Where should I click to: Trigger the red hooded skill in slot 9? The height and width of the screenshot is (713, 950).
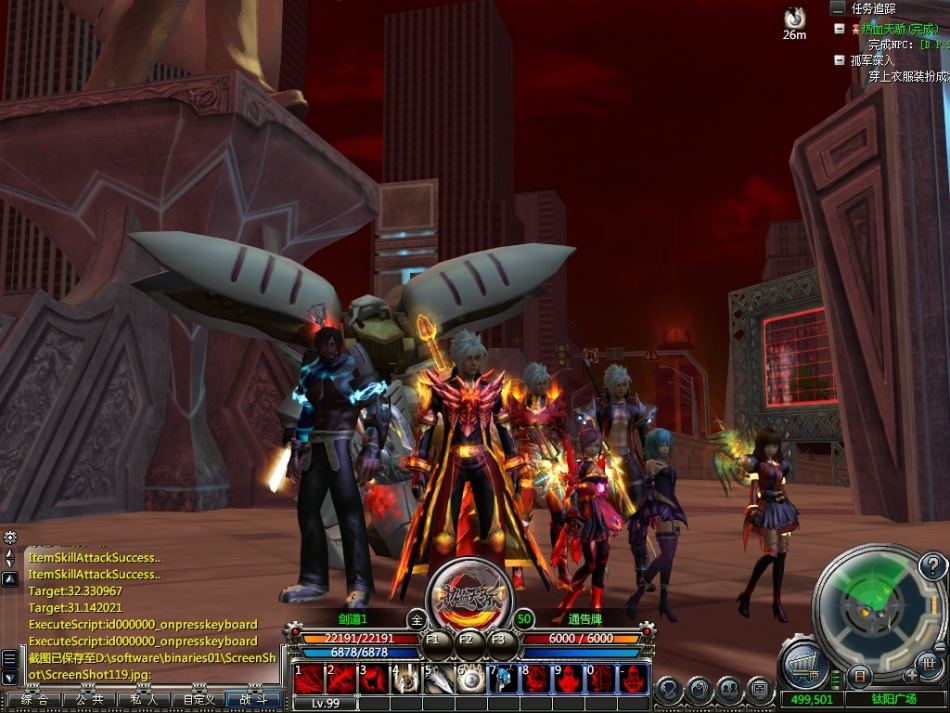pyautogui.click(x=569, y=679)
